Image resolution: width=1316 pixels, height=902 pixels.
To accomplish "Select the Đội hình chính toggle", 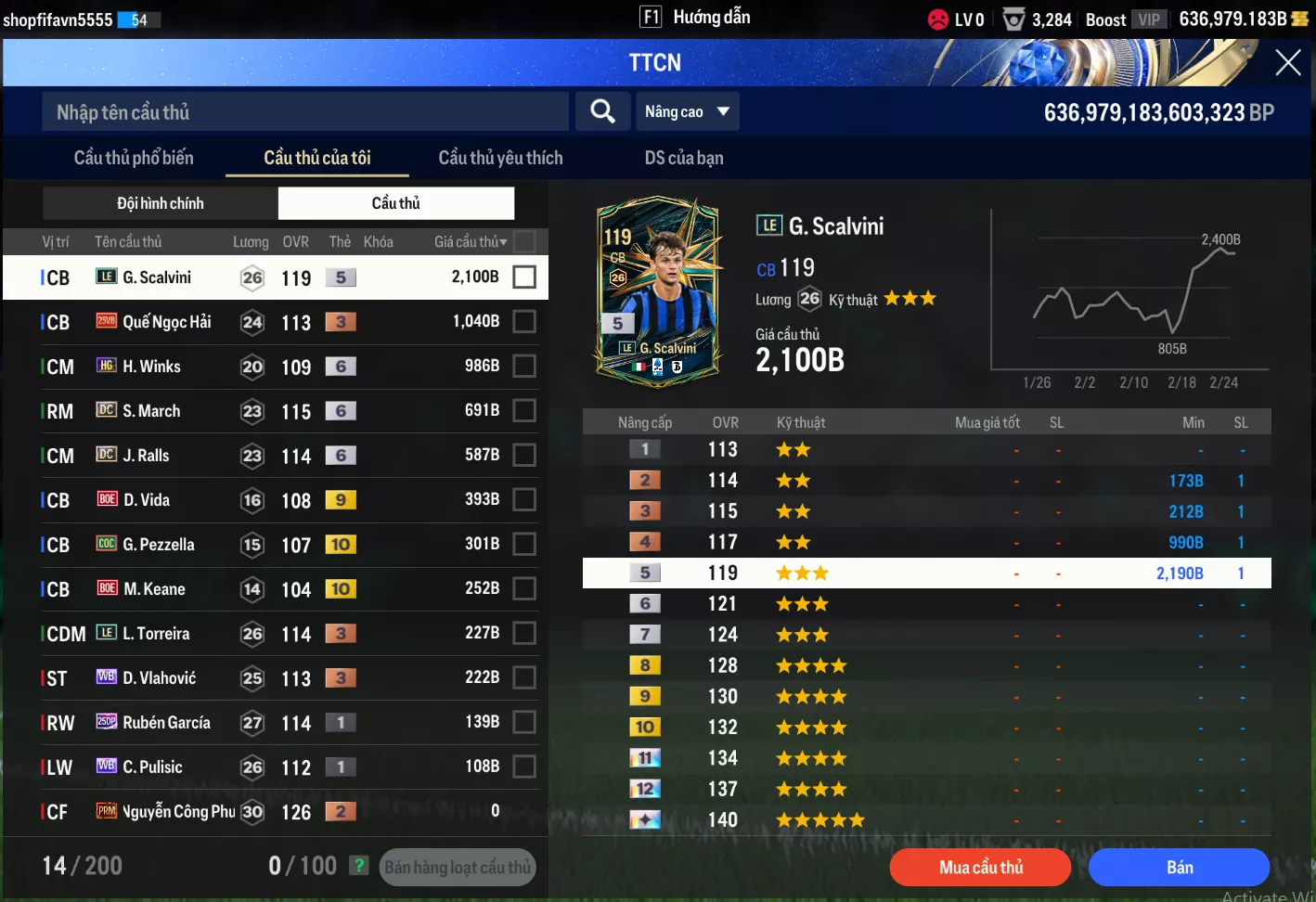I will [x=161, y=203].
